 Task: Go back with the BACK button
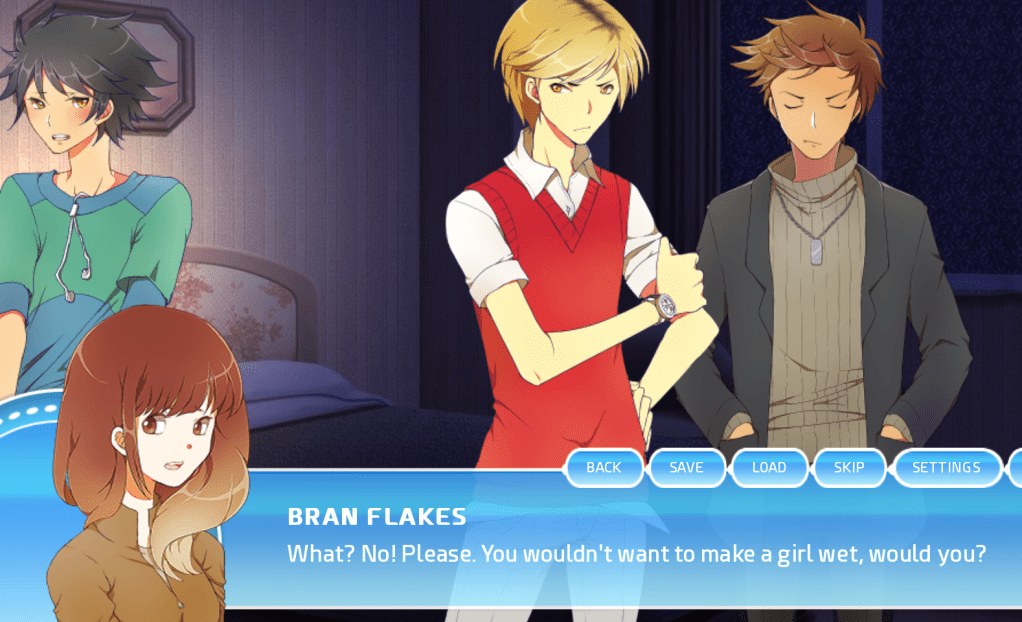[604, 467]
